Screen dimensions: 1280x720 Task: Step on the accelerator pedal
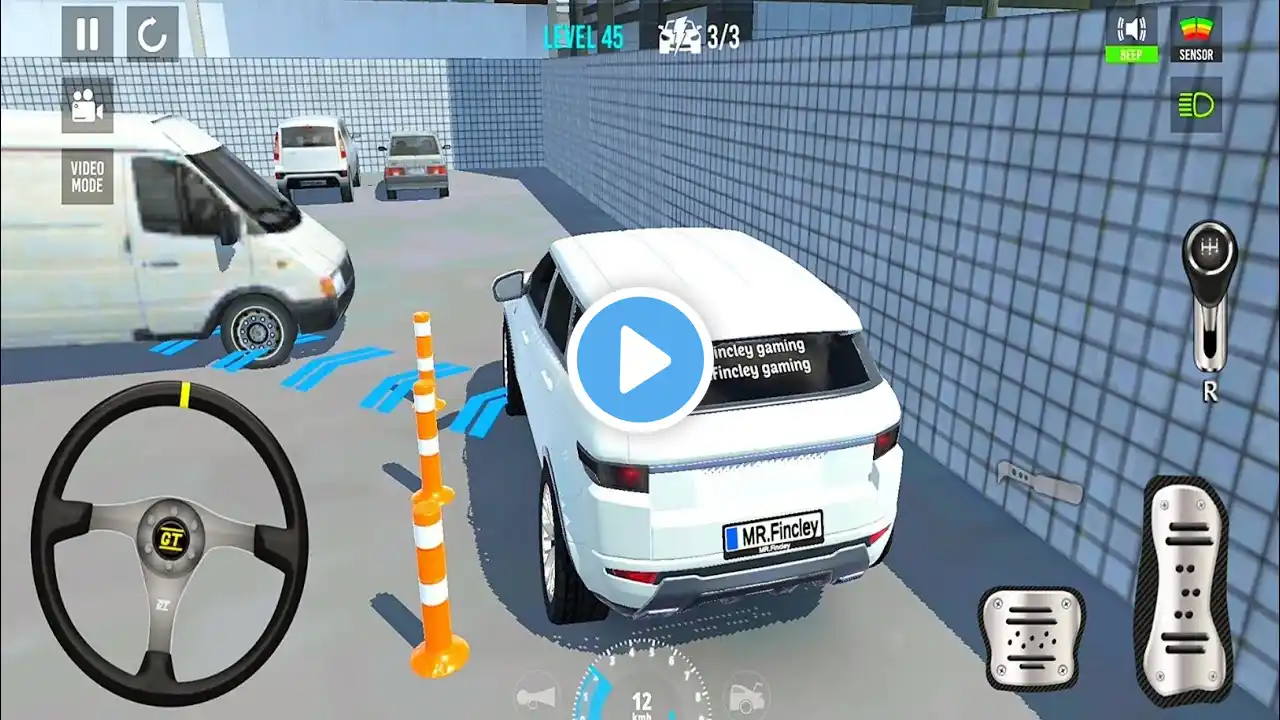pyautogui.click(x=1189, y=590)
